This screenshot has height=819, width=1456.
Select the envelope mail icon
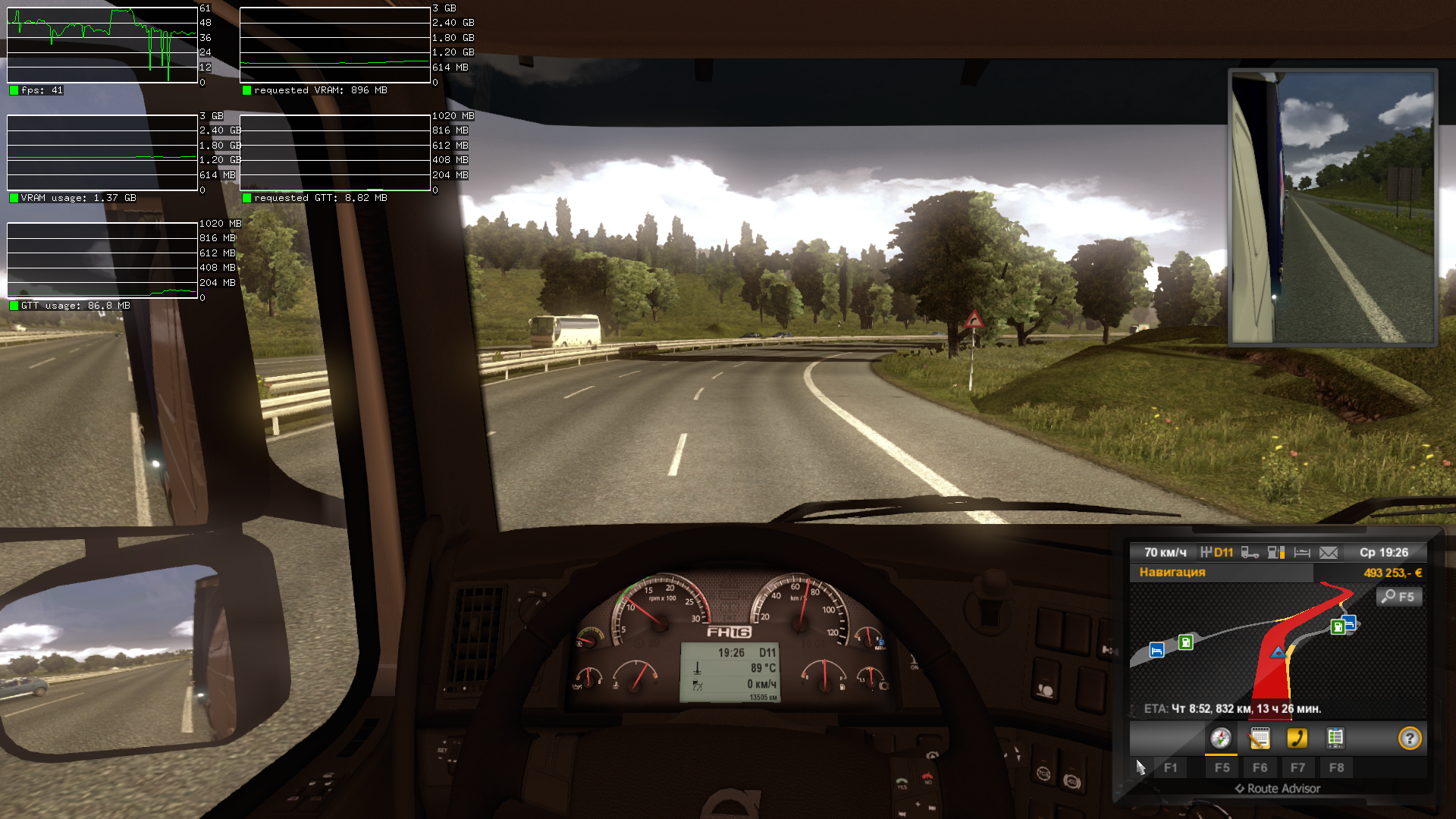click(1329, 553)
